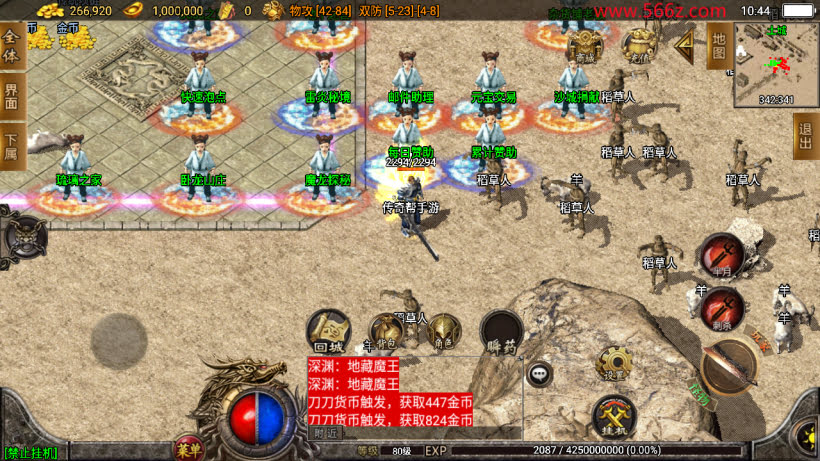Select the 全体 tab

pos(11,46)
